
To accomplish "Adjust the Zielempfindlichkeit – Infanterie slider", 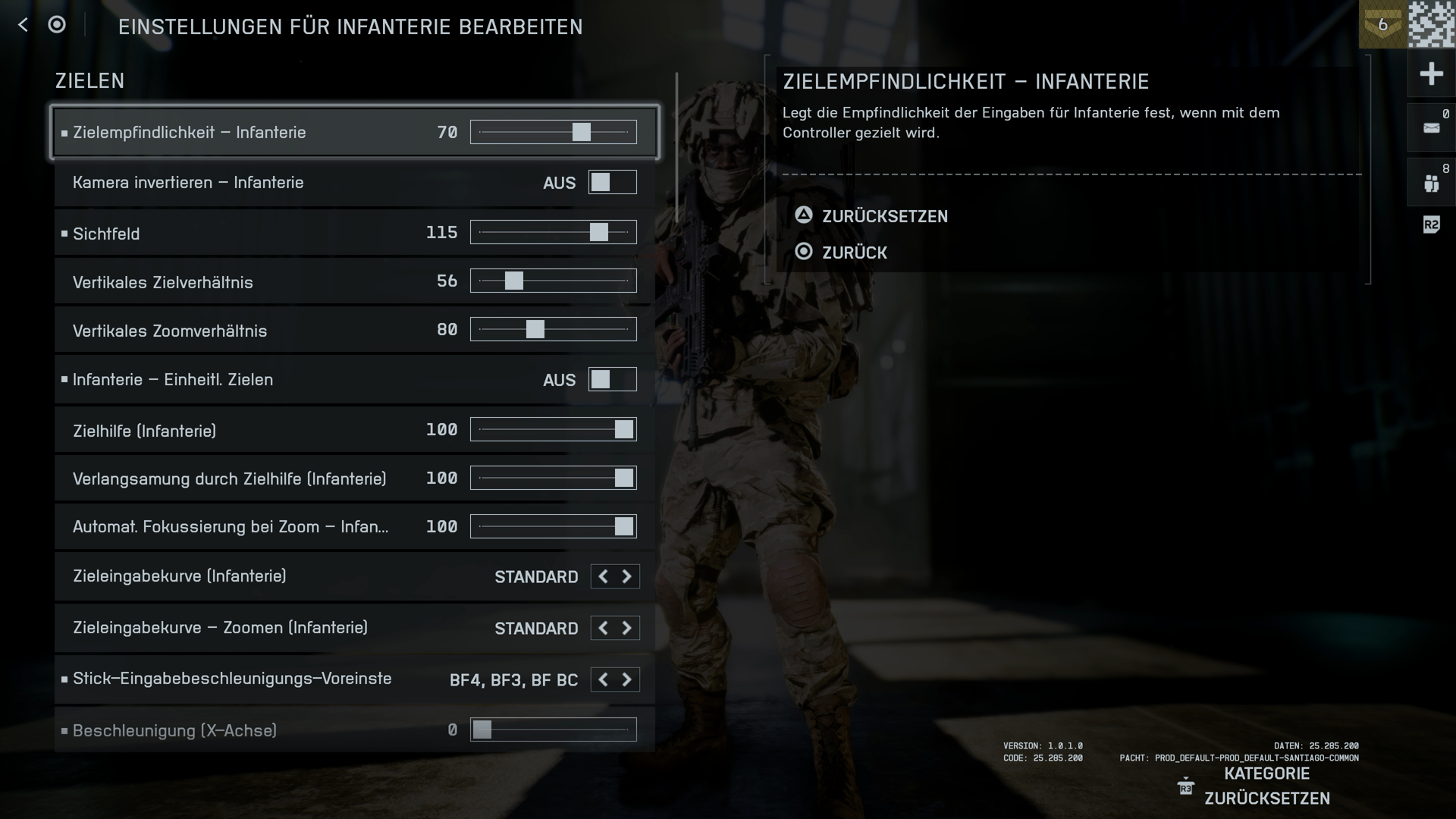I will [x=581, y=132].
